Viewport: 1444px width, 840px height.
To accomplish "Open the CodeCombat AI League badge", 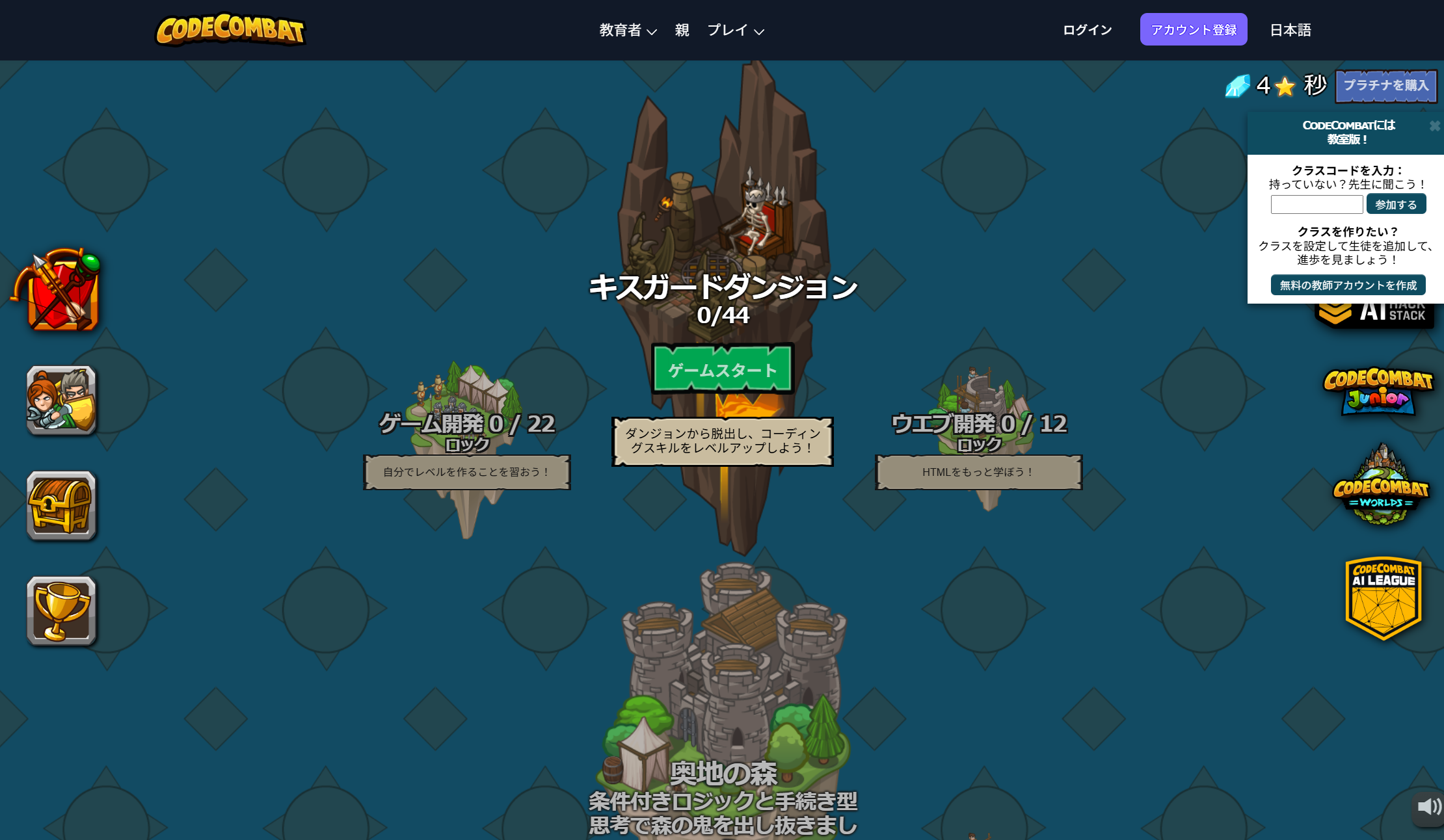I will (x=1383, y=597).
